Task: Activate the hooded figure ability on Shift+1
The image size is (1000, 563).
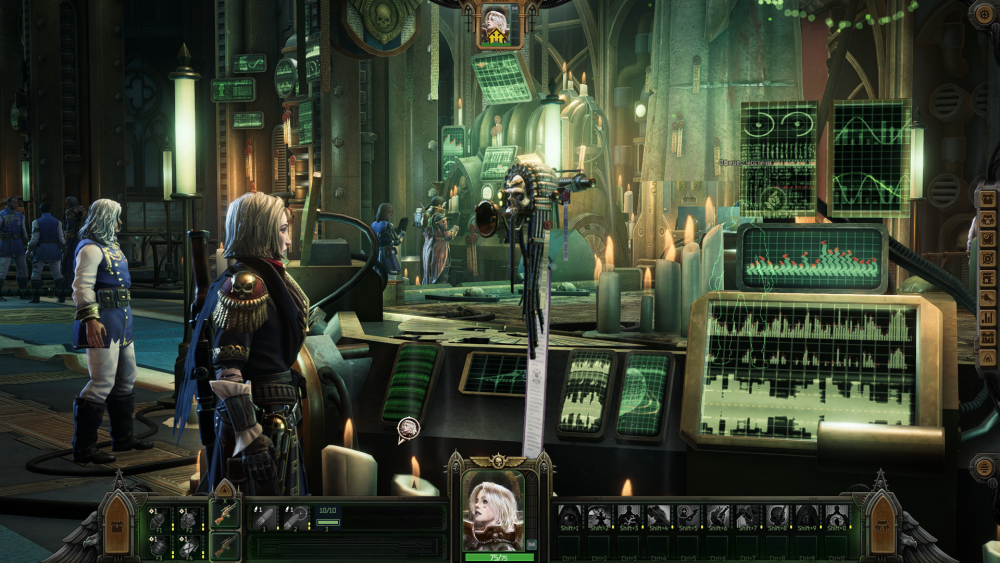Action: (x=569, y=517)
